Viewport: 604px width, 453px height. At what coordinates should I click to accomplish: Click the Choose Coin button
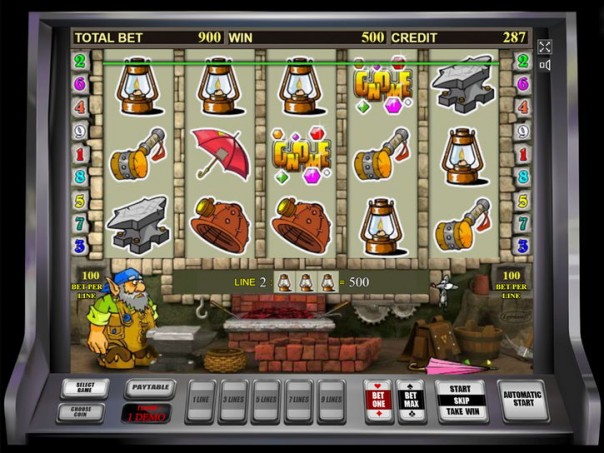(79, 411)
